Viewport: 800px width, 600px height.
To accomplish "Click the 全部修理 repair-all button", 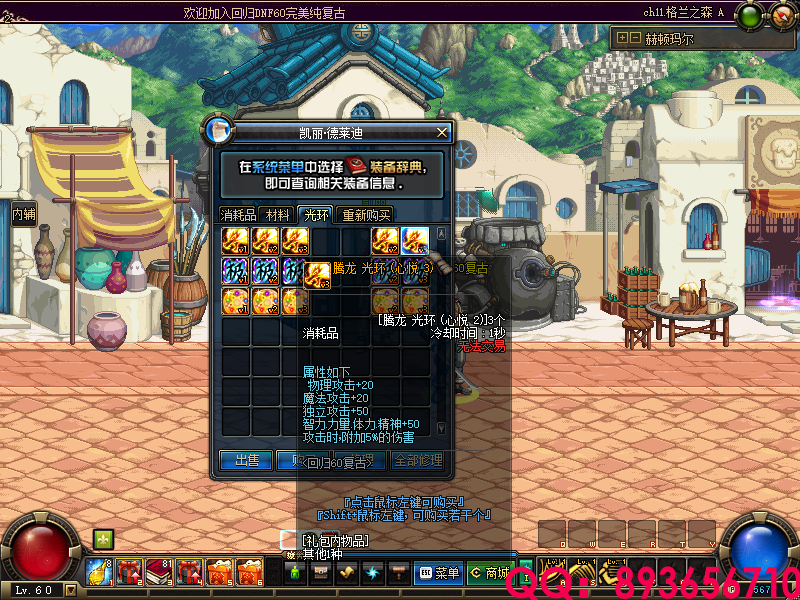I will point(417,460).
